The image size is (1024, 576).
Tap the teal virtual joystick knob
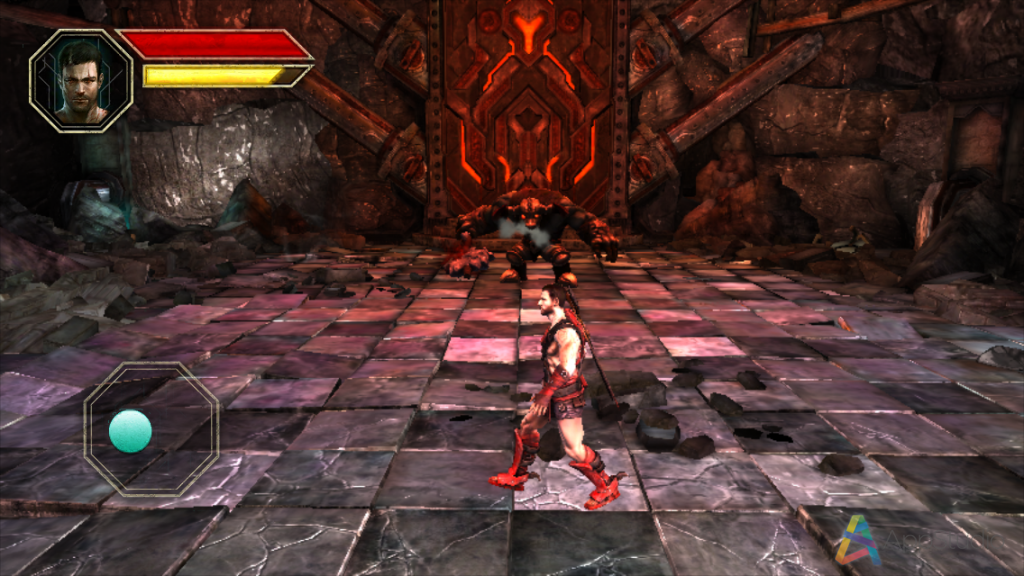130,431
